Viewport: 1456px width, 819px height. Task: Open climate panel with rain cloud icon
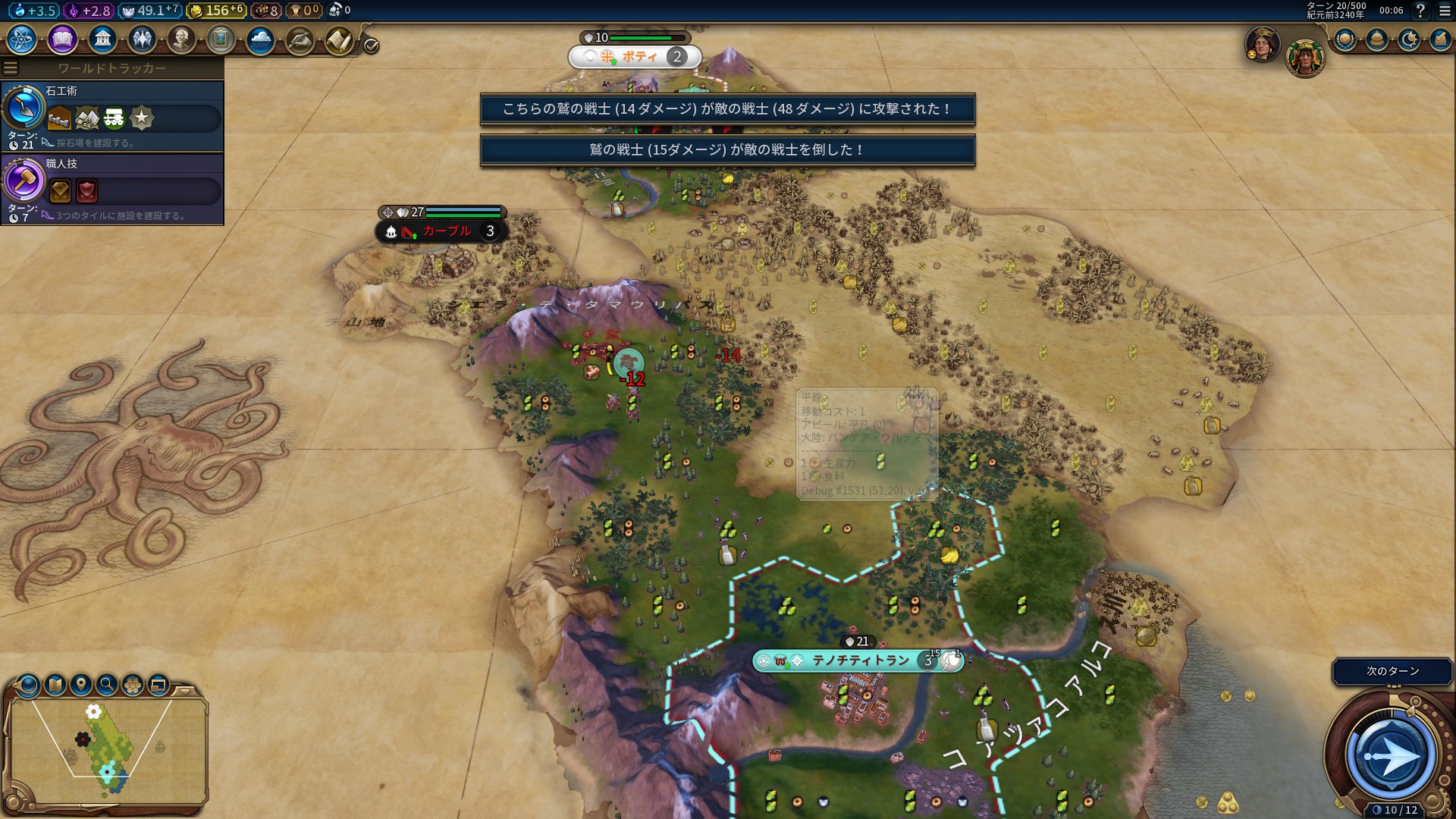point(260,39)
